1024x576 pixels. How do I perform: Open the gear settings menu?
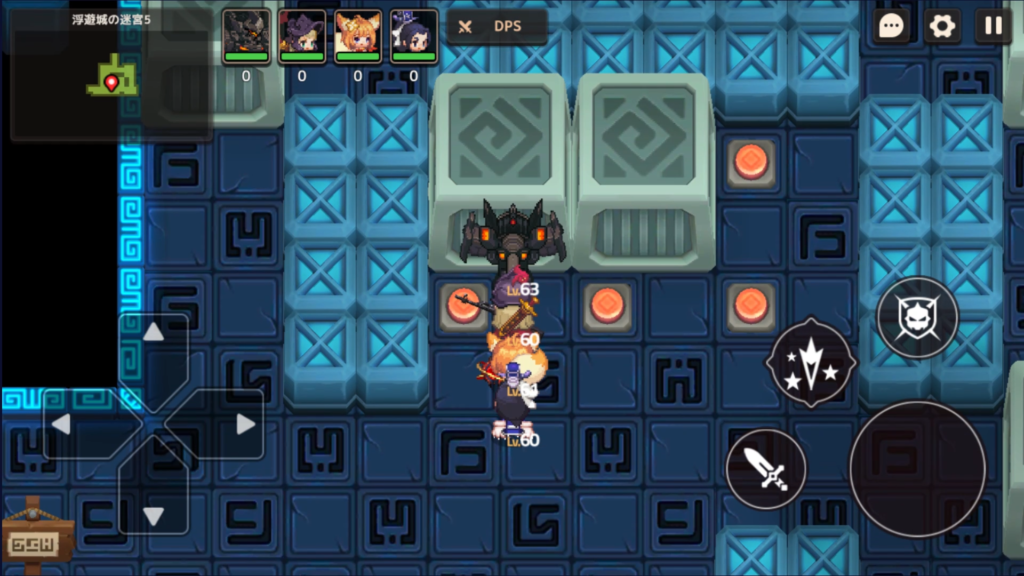(942, 26)
